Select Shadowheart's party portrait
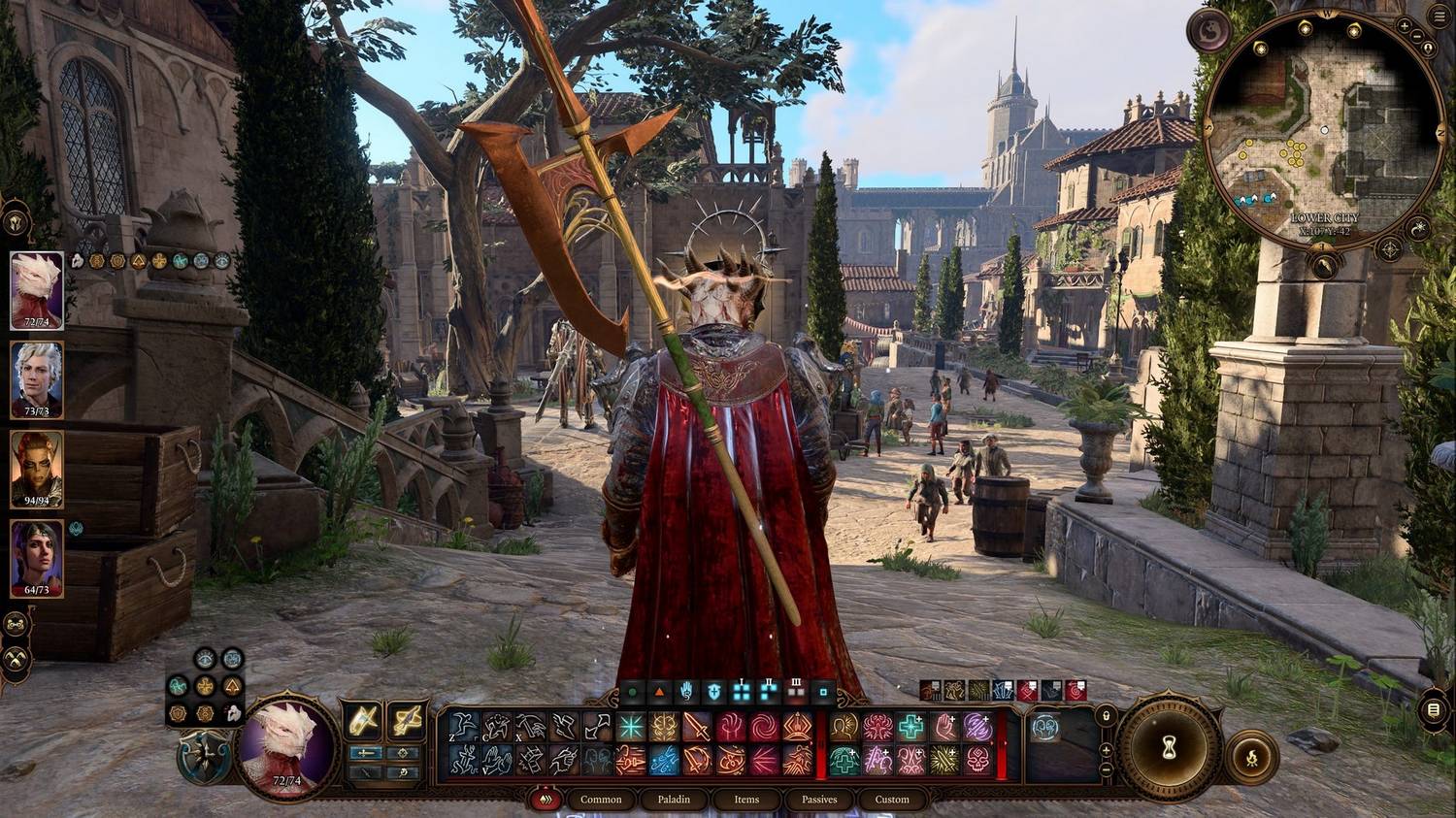The image size is (1456, 818). coord(37,558)
